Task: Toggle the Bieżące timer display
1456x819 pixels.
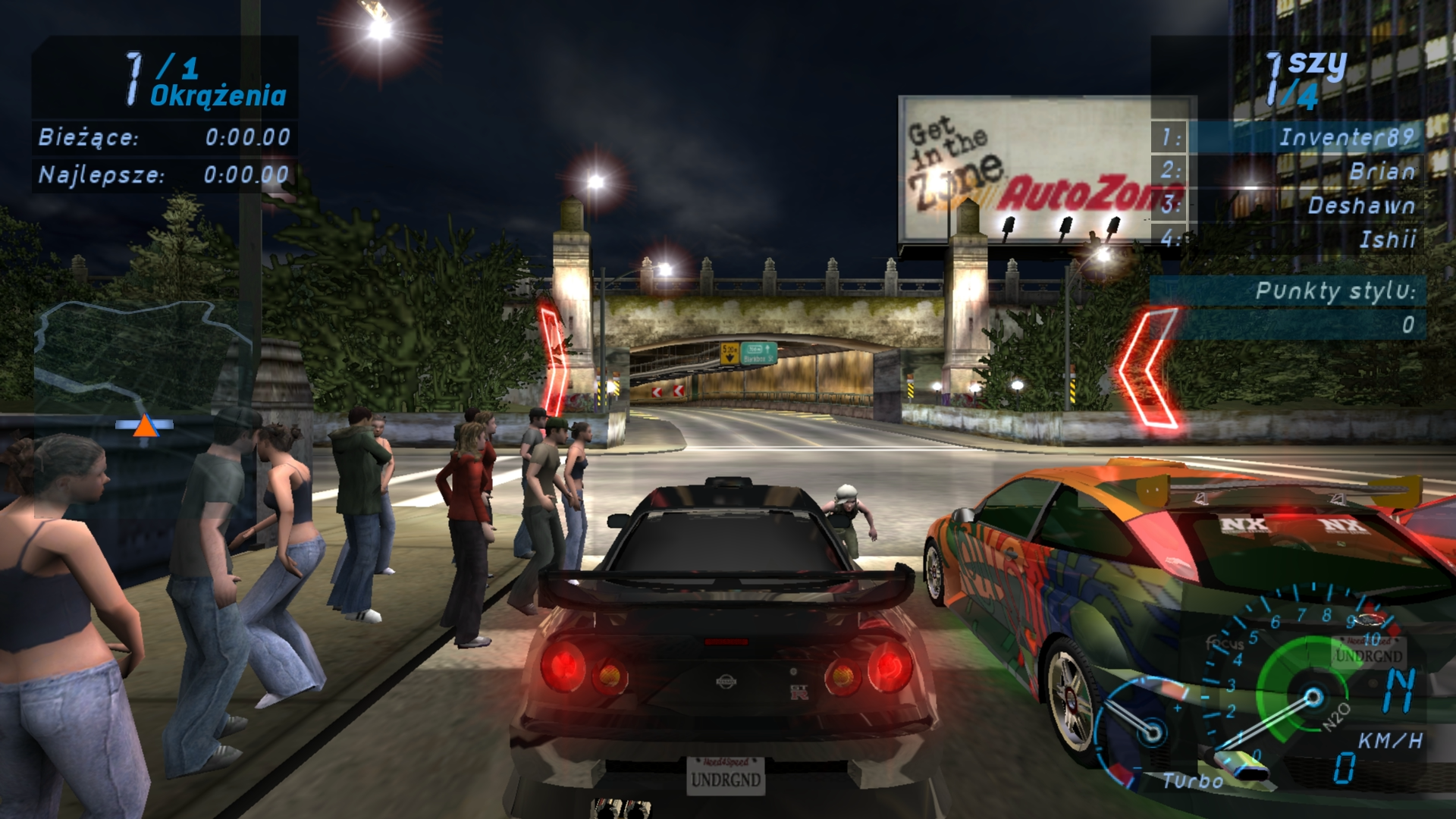Action: [x=163, y=139]
